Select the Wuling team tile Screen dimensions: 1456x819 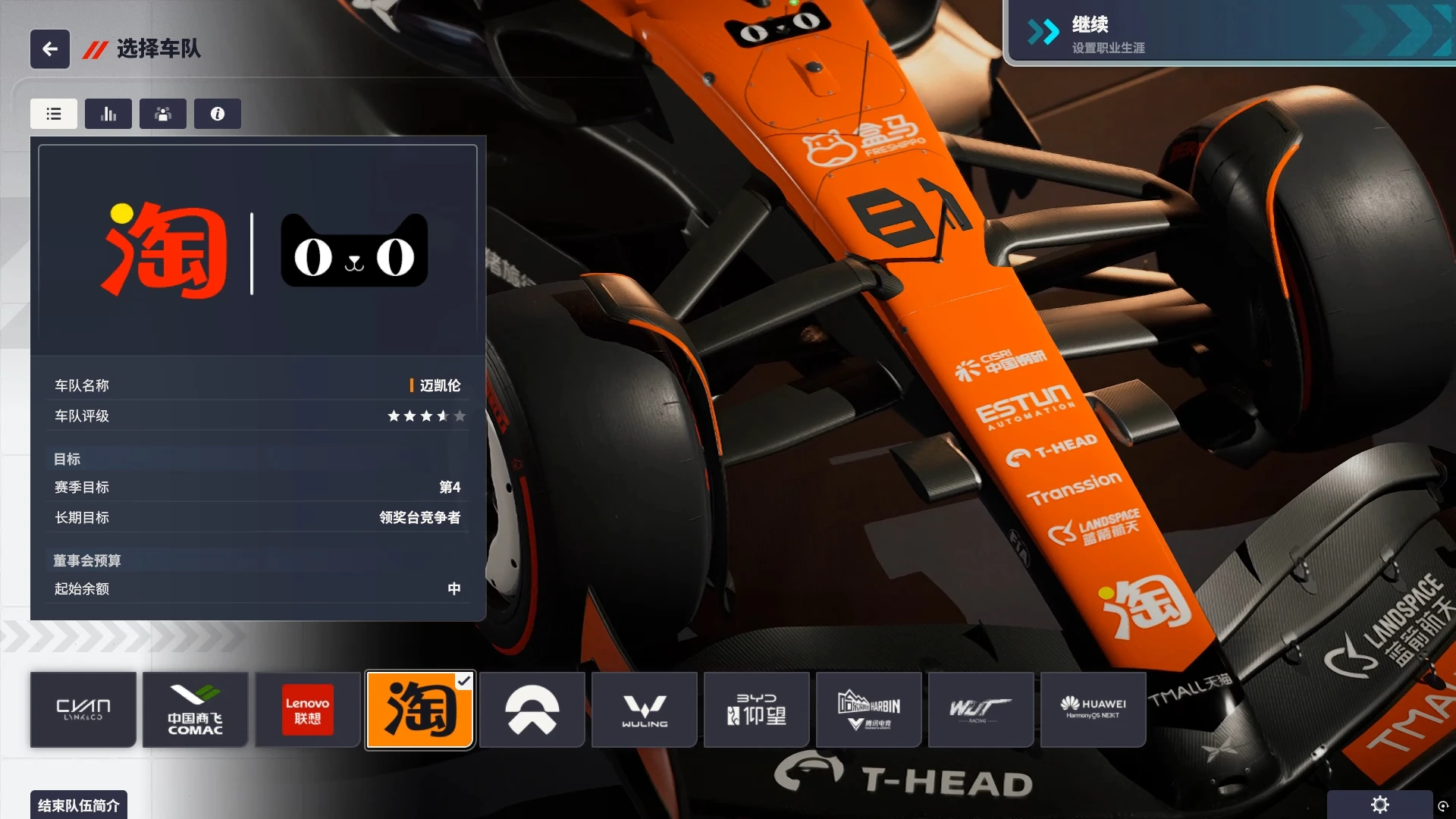point(645,710)
